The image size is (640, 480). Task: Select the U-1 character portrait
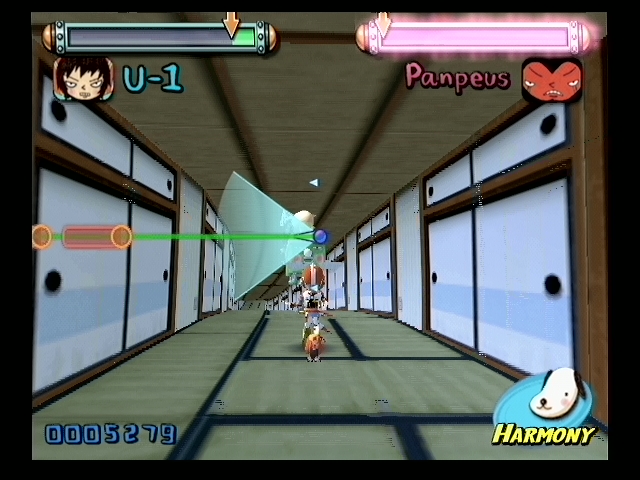point(83,78)
